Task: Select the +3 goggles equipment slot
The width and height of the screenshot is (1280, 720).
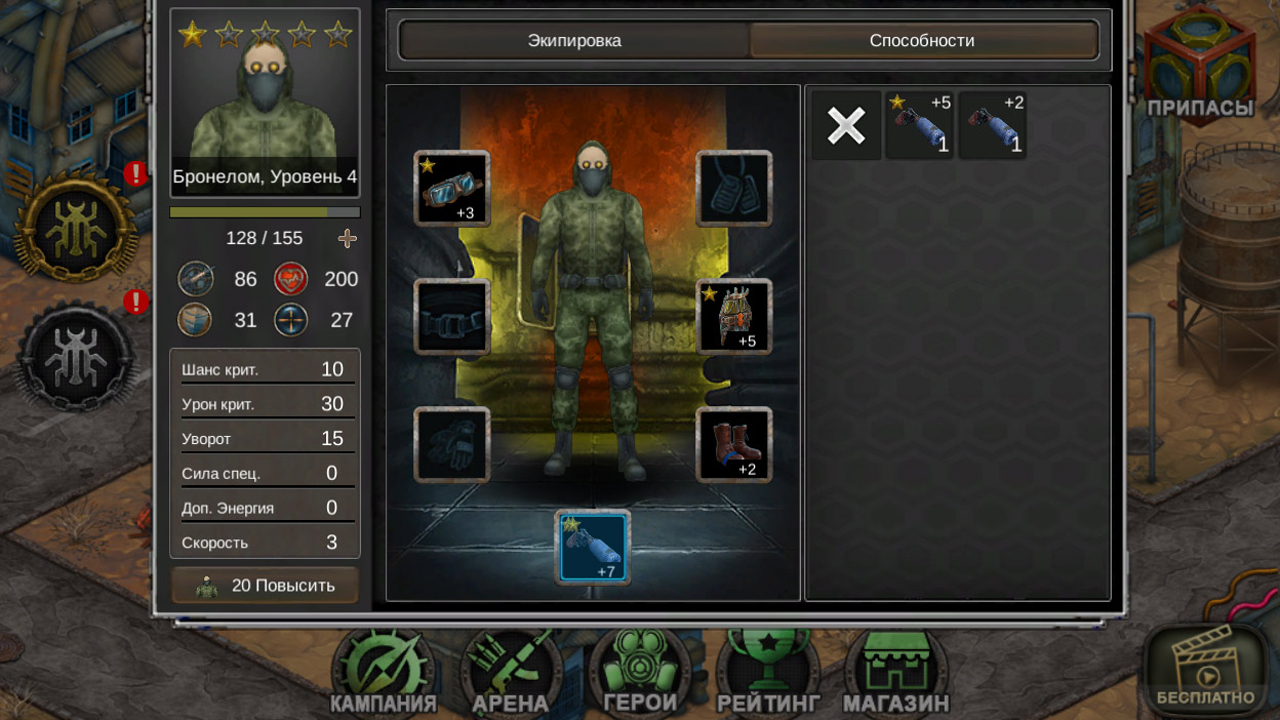Action: pyautogui.click(x=451, y=188)
